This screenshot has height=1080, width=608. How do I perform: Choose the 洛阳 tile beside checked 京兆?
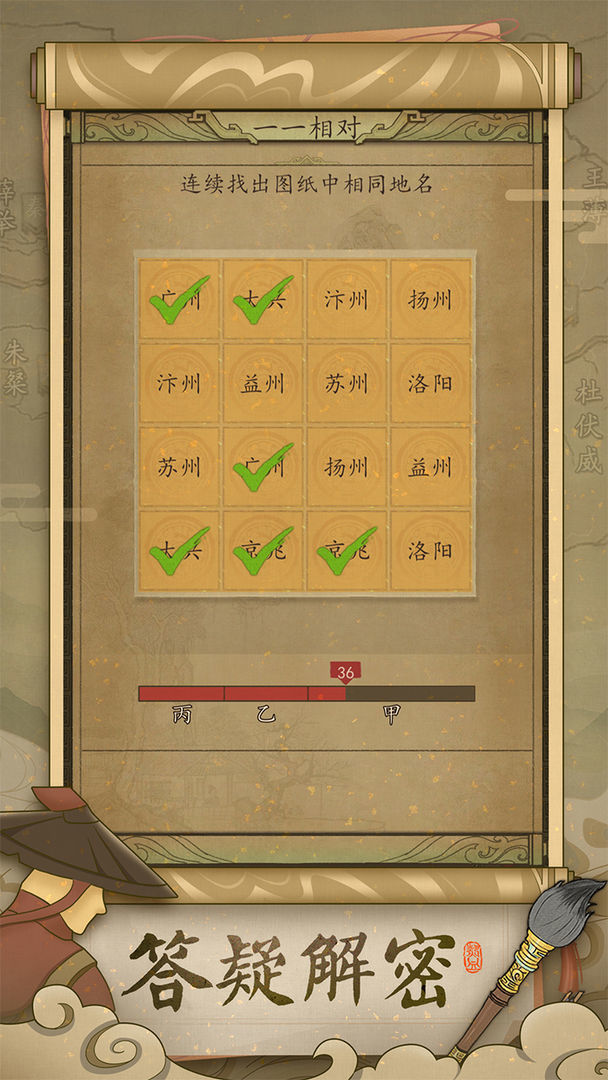click(431, 551)
